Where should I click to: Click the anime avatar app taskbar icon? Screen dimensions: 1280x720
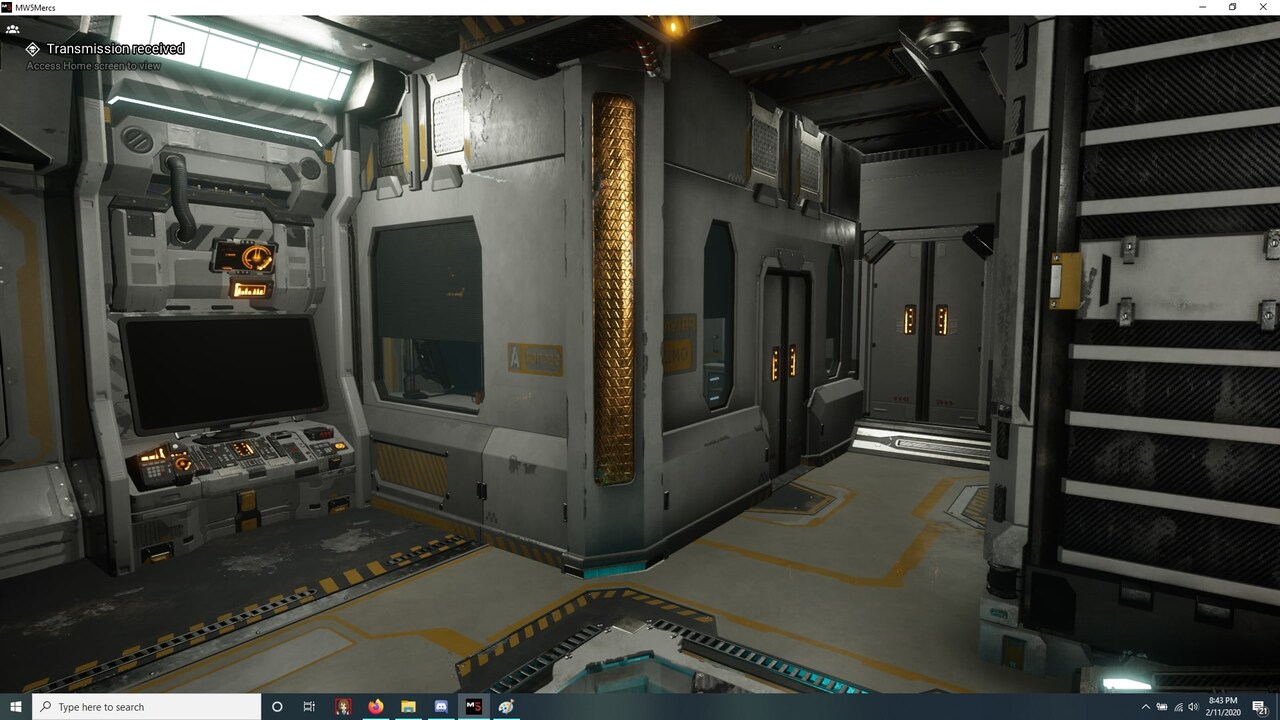[342, 707]
